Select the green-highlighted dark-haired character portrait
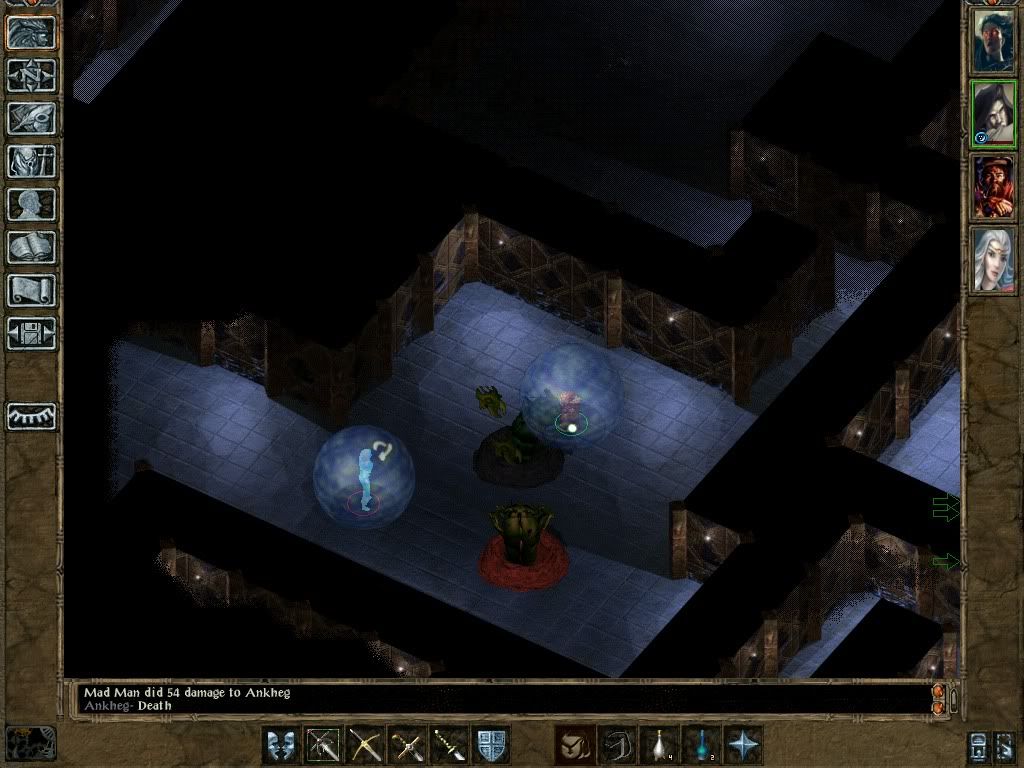Screen dimensions: 1024x768 pyautogui.click(x=993, y=114)
